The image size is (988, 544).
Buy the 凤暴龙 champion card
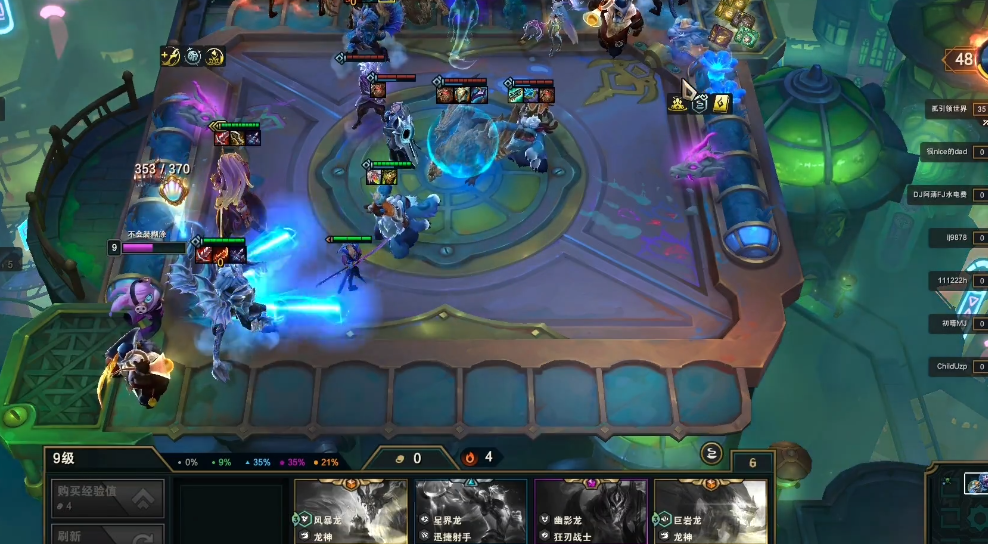point(351,511)
